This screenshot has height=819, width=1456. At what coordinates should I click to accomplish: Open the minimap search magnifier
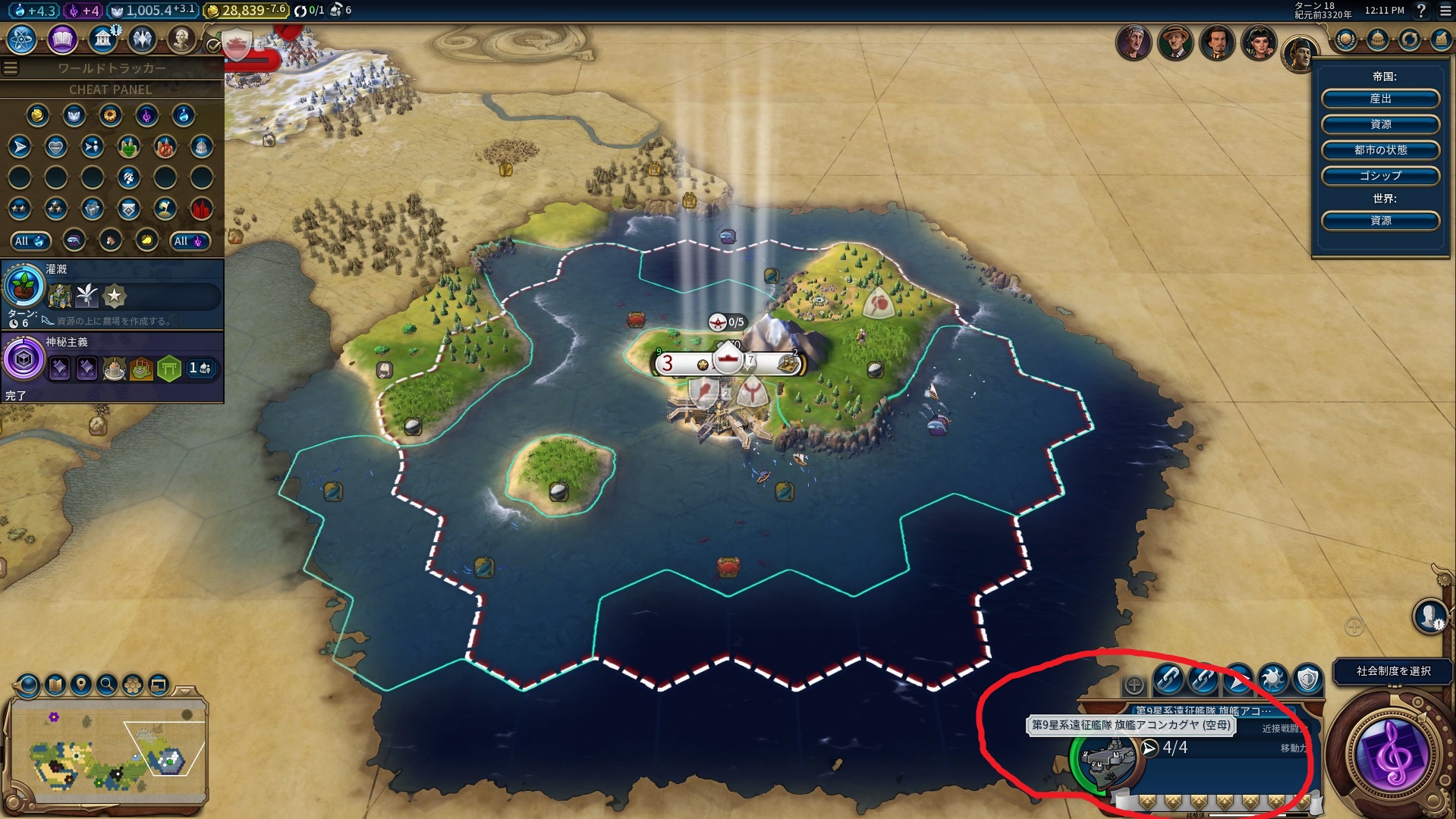pyautogui.click(x=107, y=685)
